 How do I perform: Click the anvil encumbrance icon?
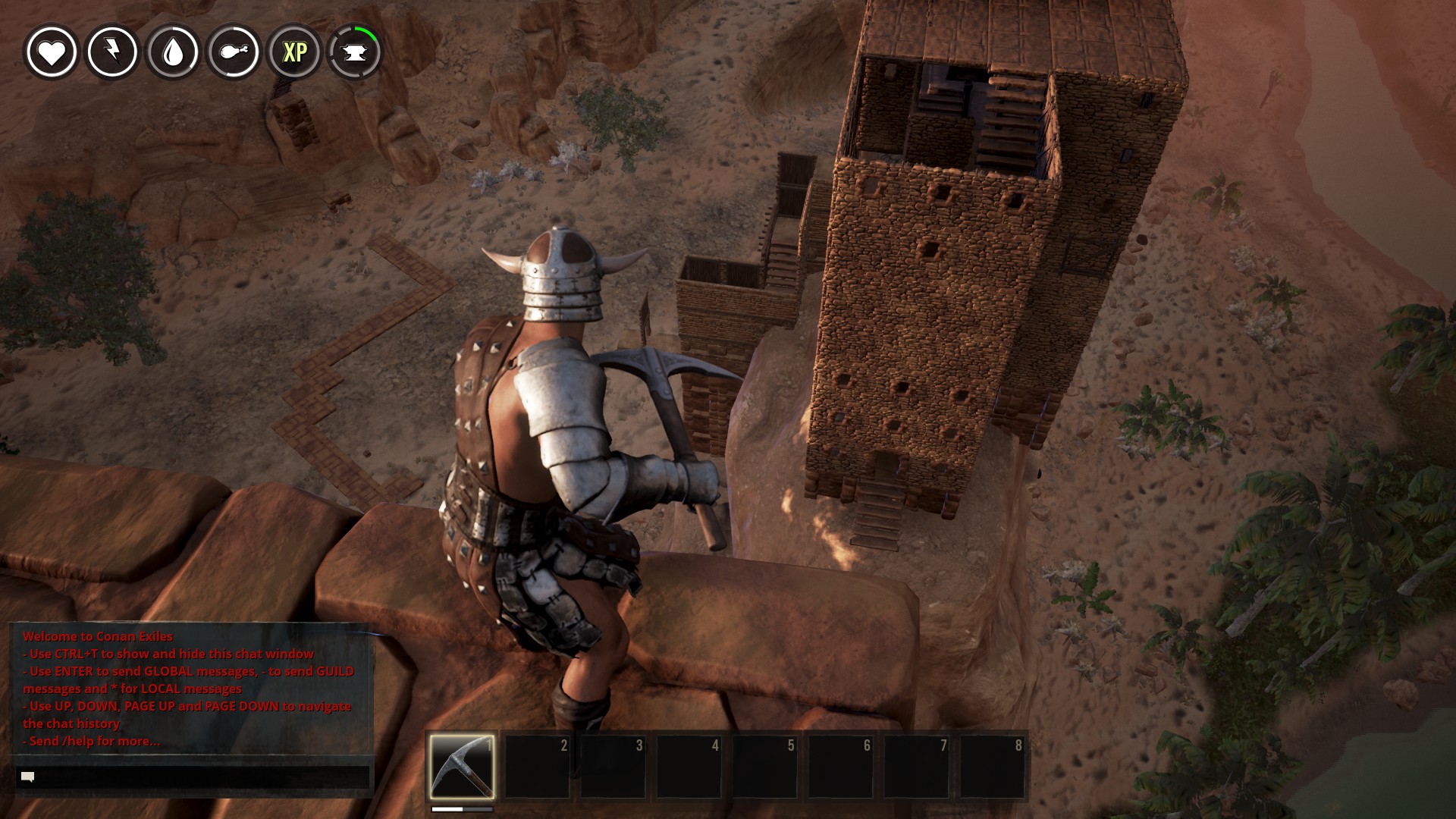[355, 52]
